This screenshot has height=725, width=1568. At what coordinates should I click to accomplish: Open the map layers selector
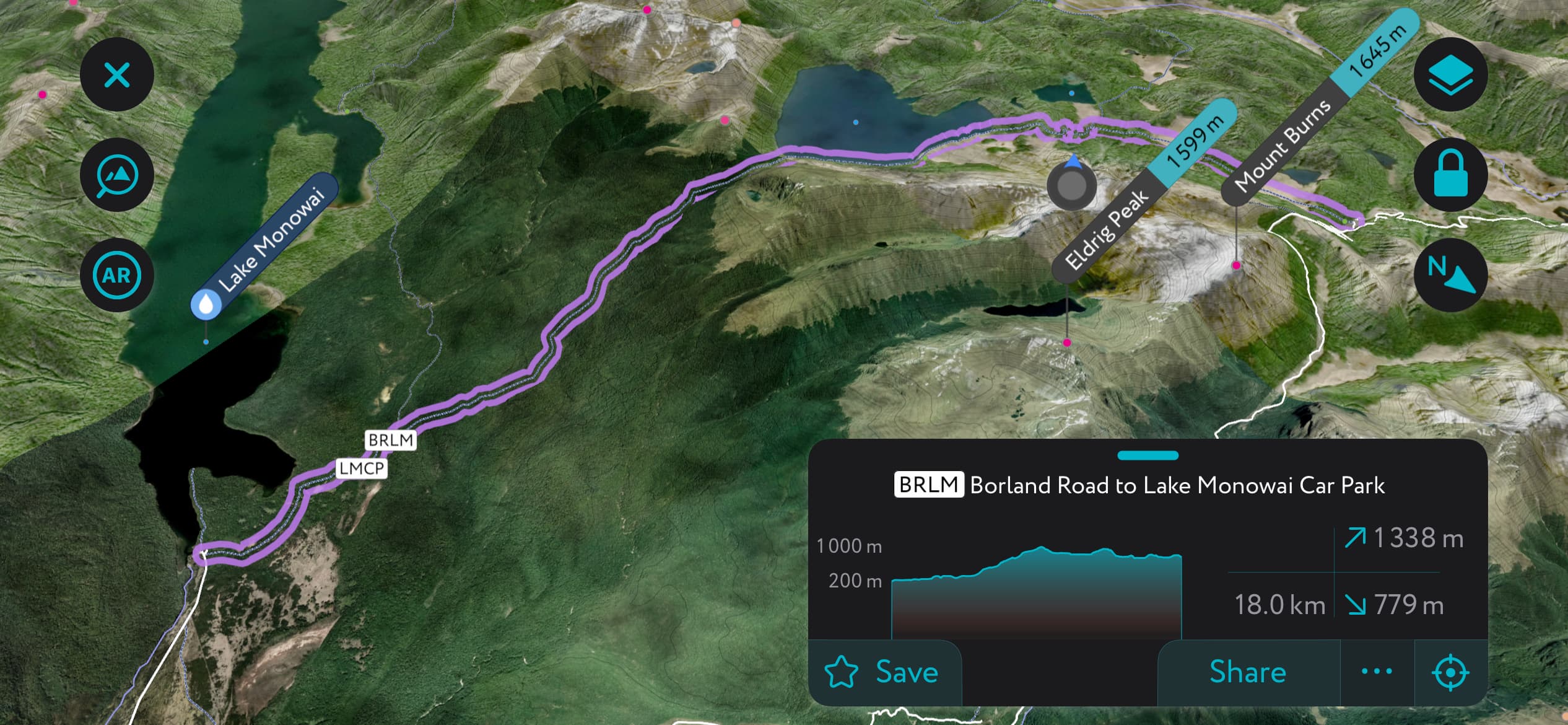click(1452, 75)
